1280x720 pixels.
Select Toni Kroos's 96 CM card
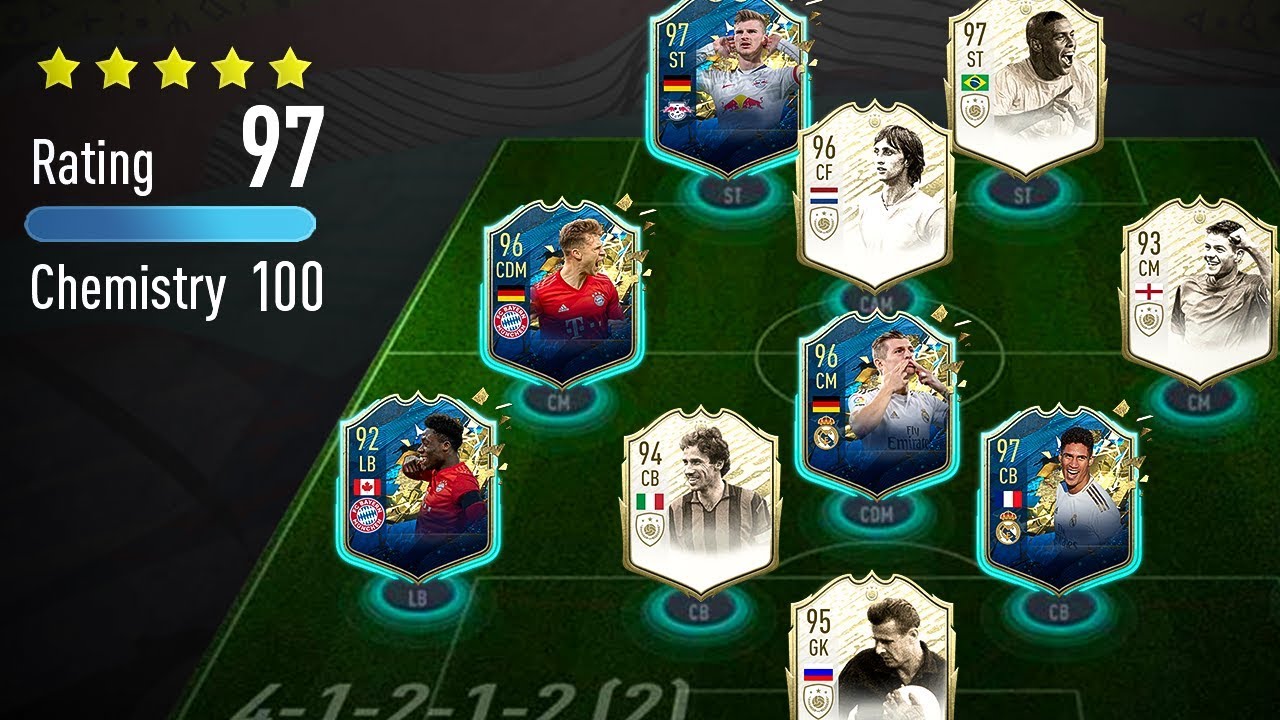tap(880, 400)
